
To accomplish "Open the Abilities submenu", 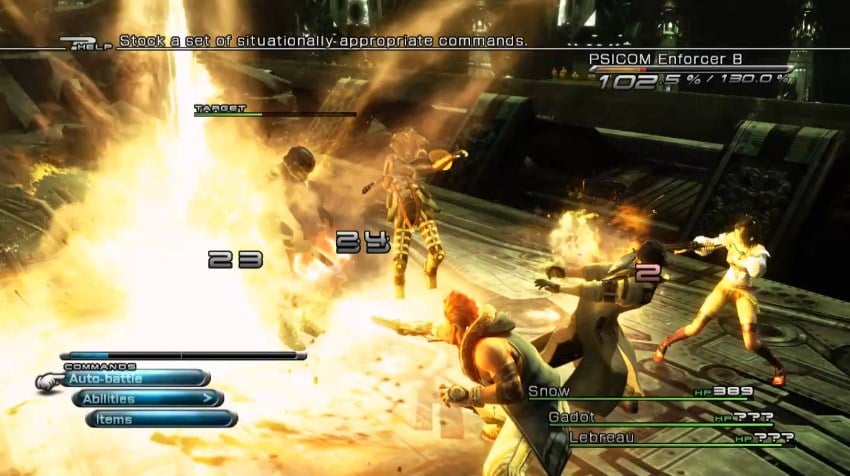I will [x=147, y=398].
